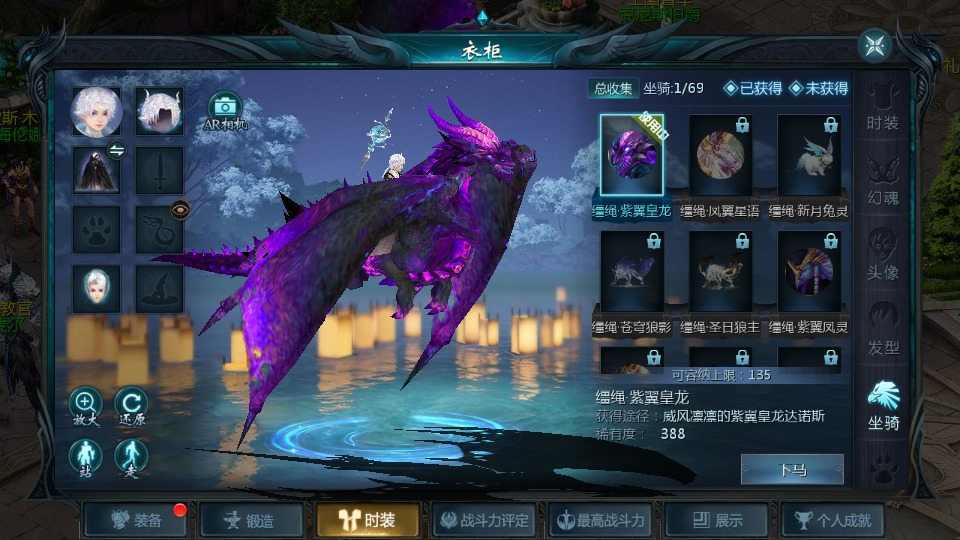Toggle the 未获得 filter

(818, 88)
